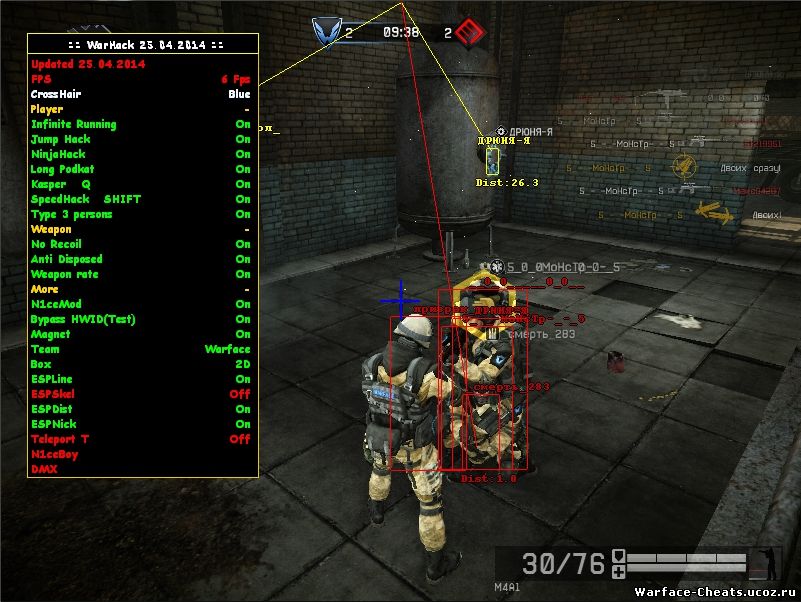
Task: Select the SpeedHack SHIFT row
Action: click(140, 199)
